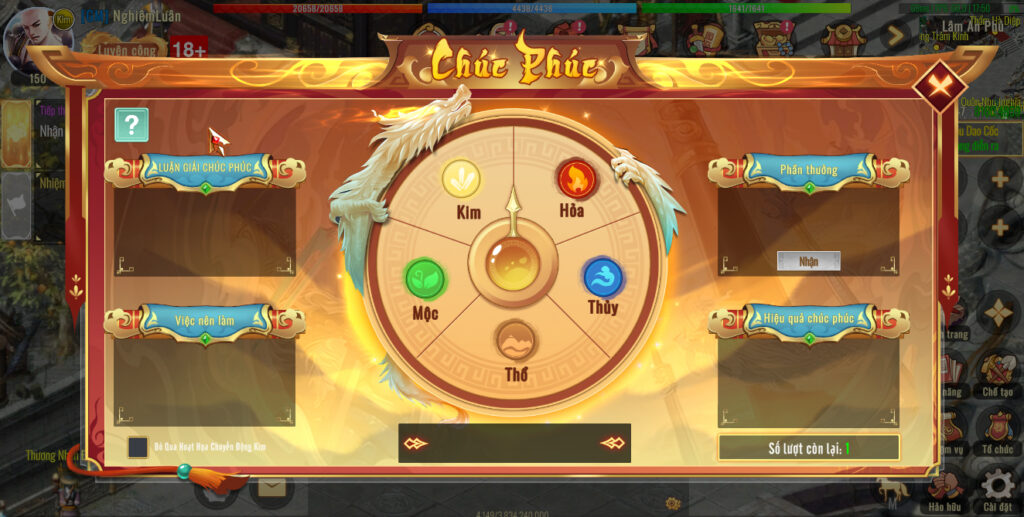The width and height of the screenshot is (1024, 517).
Task: Open the mail envelope icon
Action: pos(271,487)
